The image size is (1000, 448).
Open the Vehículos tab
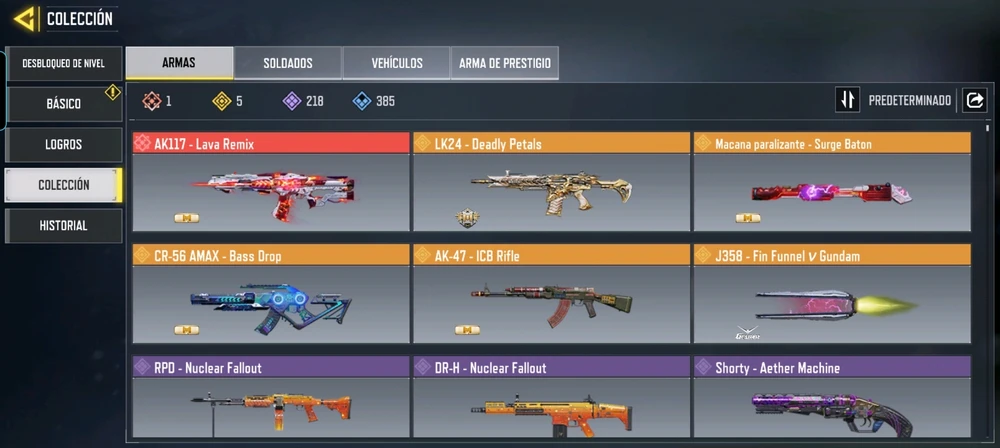point(397,63)
